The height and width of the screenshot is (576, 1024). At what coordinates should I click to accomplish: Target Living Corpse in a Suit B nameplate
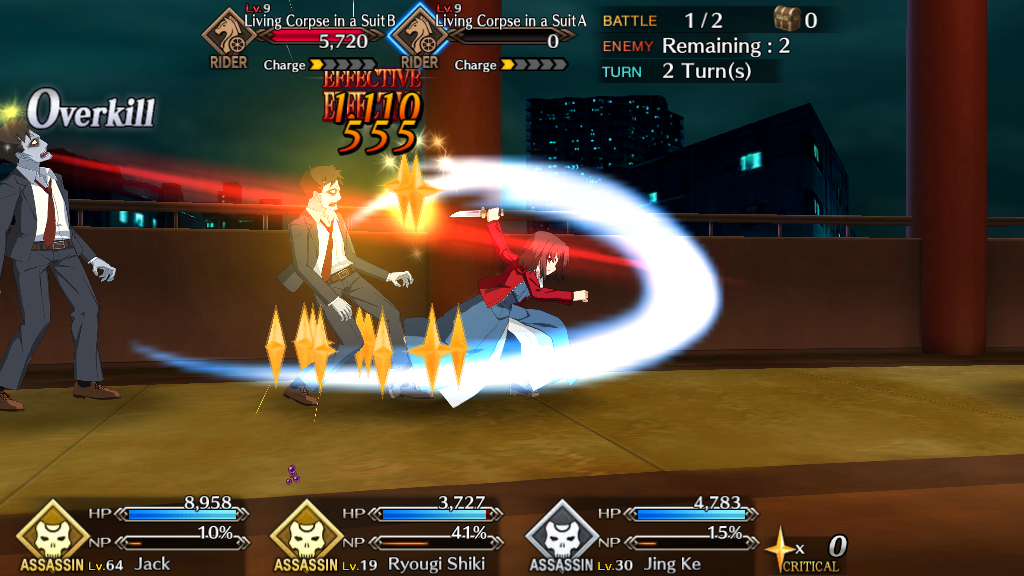[320, 21]
